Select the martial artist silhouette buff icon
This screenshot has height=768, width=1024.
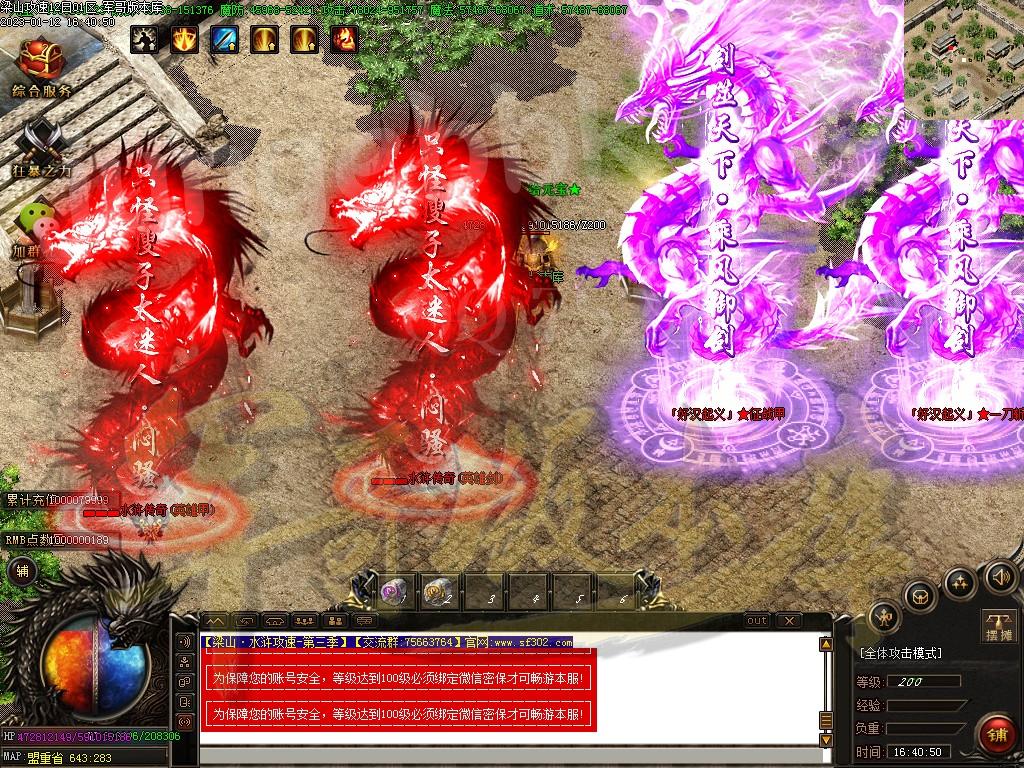click(144, 39)
